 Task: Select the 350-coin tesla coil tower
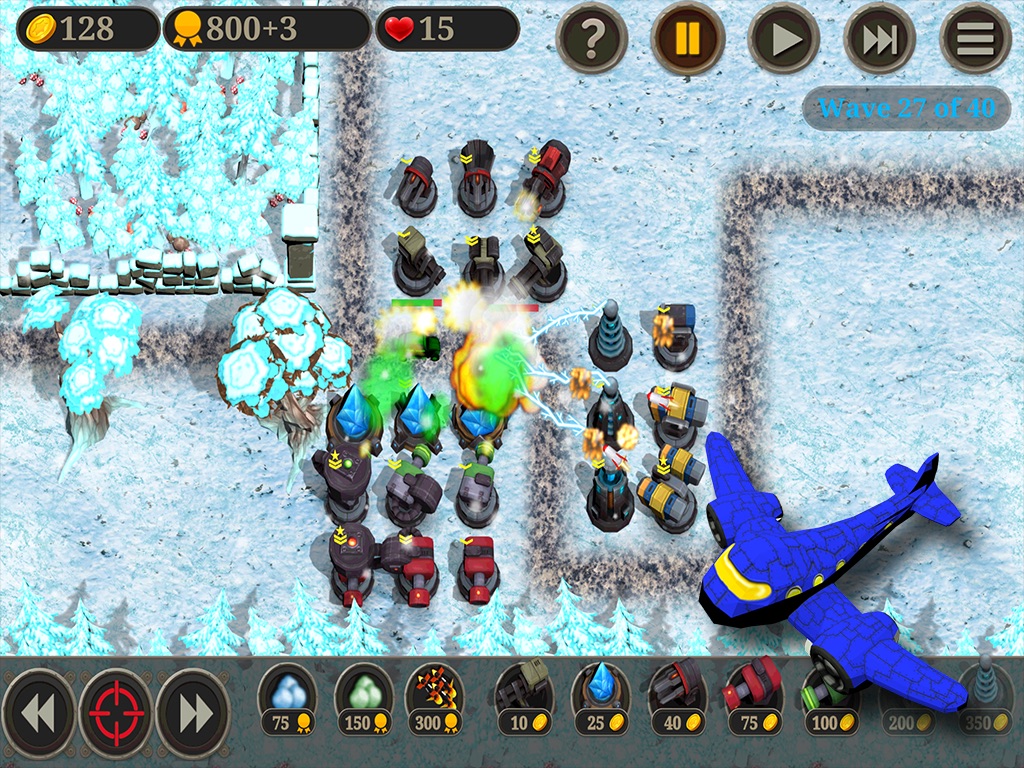pyautogui.click(x=984, y=698)
